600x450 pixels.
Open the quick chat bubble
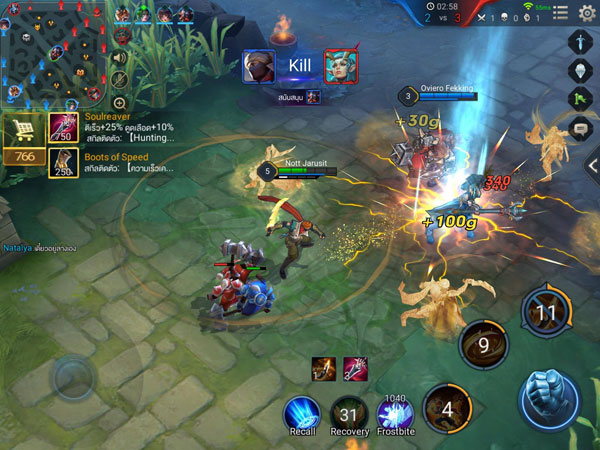coord(582,128)
